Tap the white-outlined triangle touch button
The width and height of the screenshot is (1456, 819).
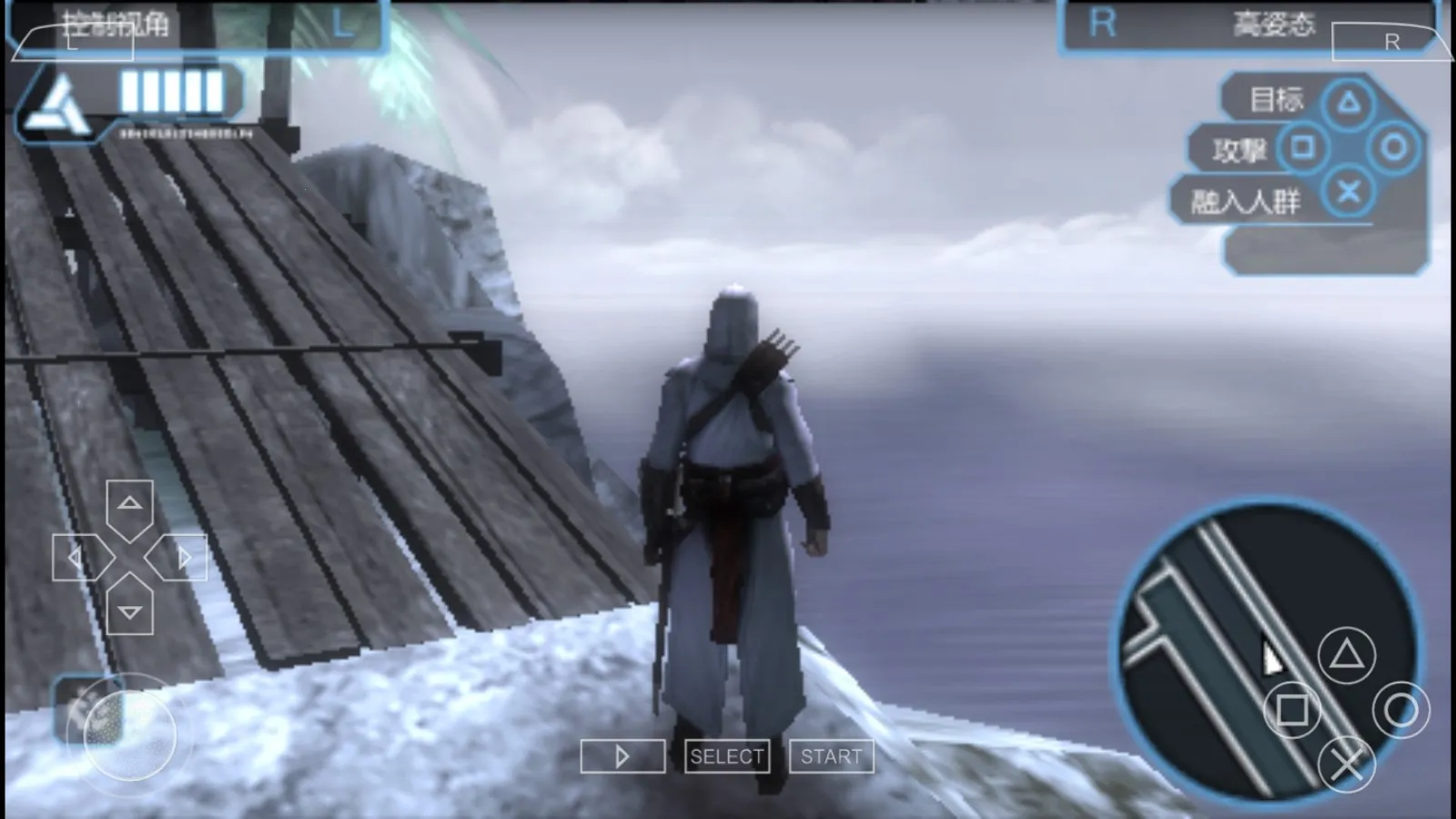(x=1347, y=654)
